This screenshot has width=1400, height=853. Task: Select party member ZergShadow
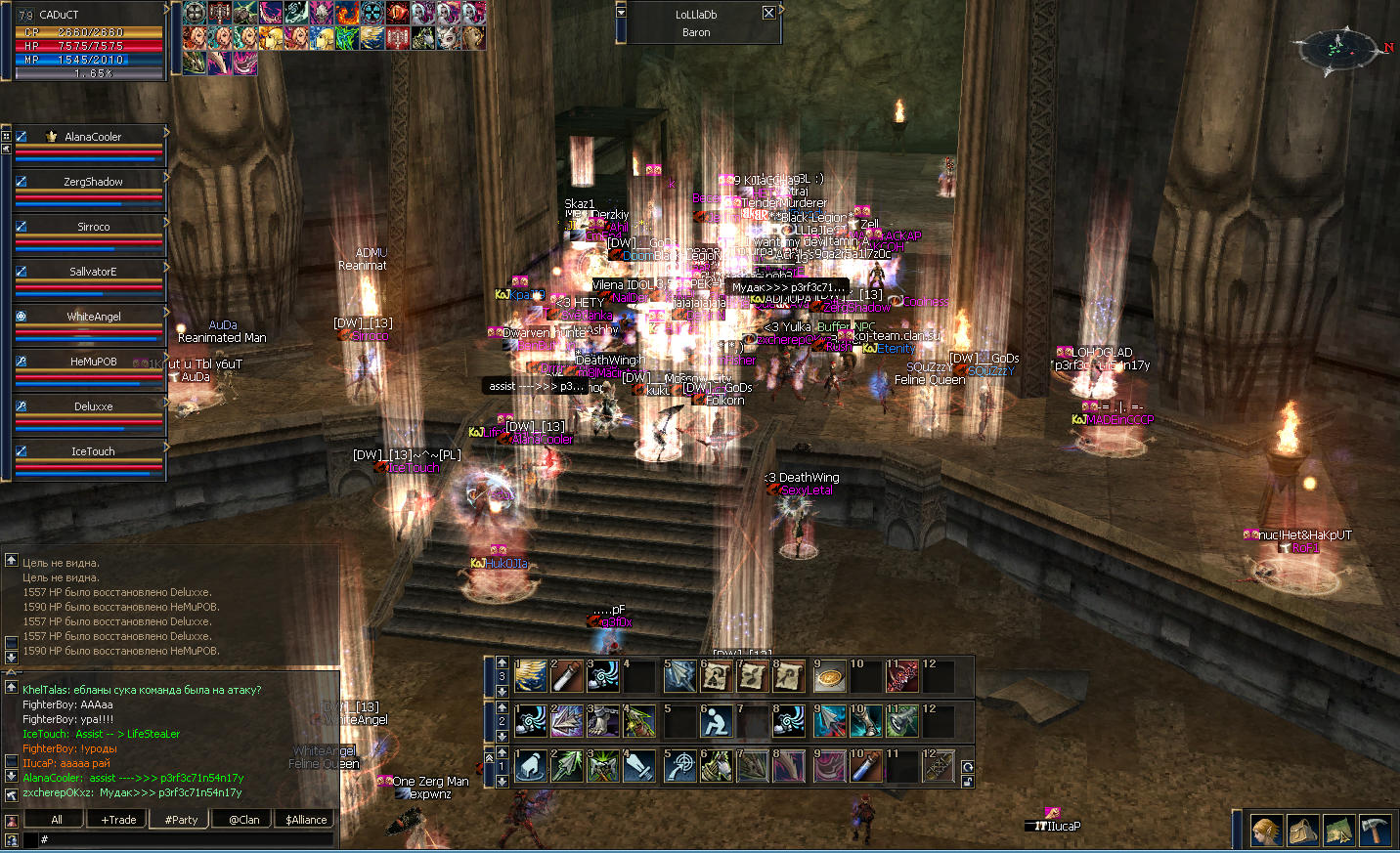(x=93, y=182)
